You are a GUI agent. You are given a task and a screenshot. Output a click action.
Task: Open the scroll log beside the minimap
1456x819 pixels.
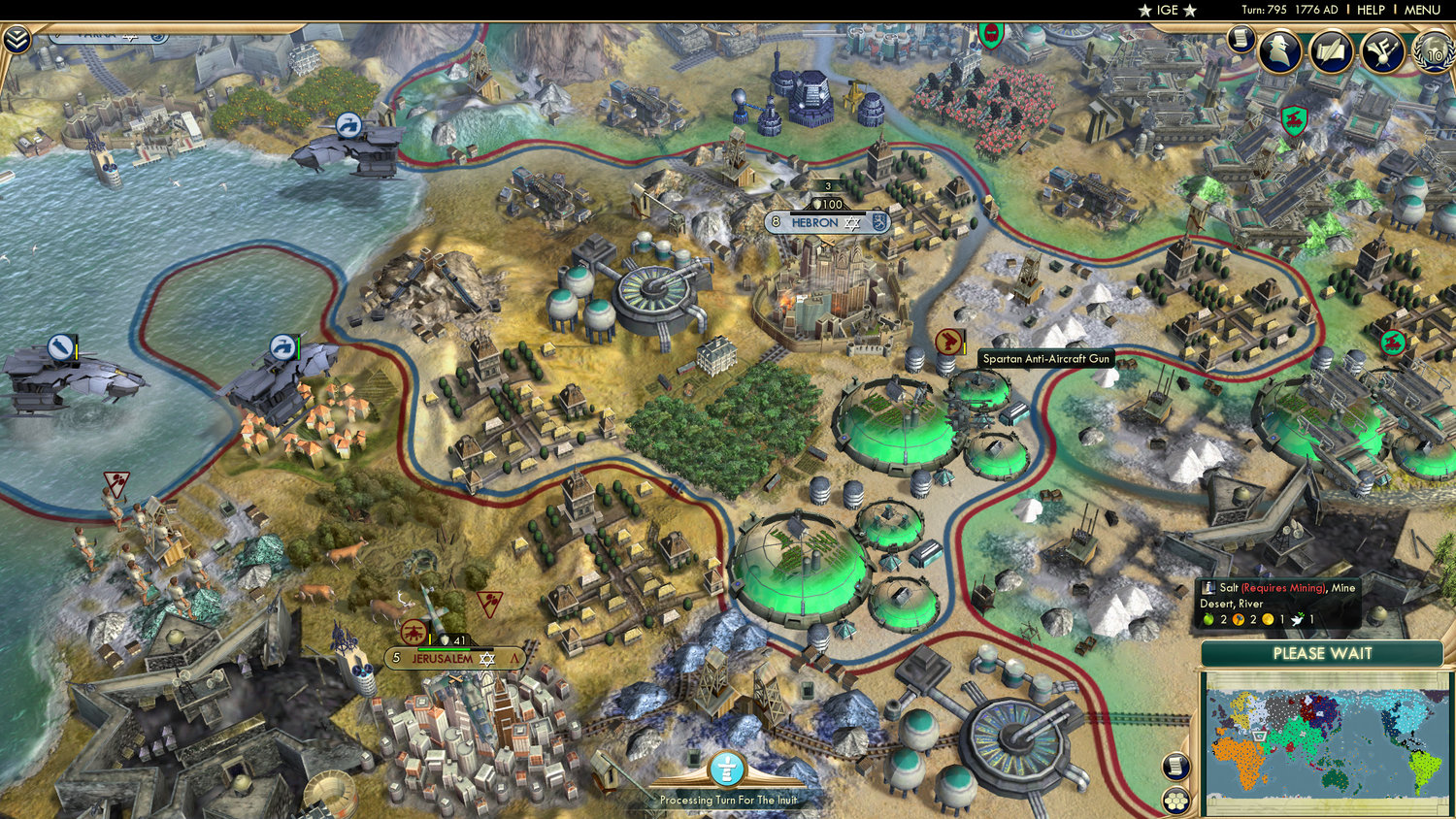pyautogui.click(x=1174, y=766)
